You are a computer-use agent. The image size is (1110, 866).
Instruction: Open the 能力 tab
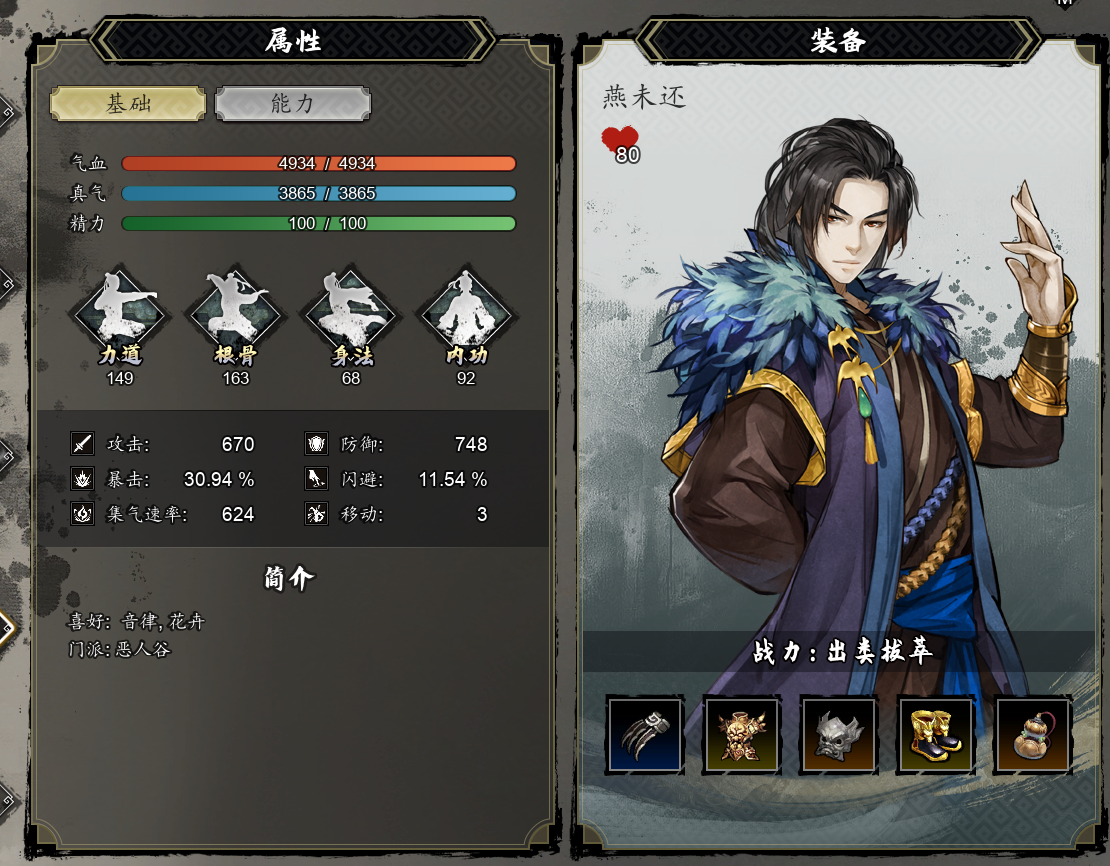pyautogui.click(x=293, y=104)
